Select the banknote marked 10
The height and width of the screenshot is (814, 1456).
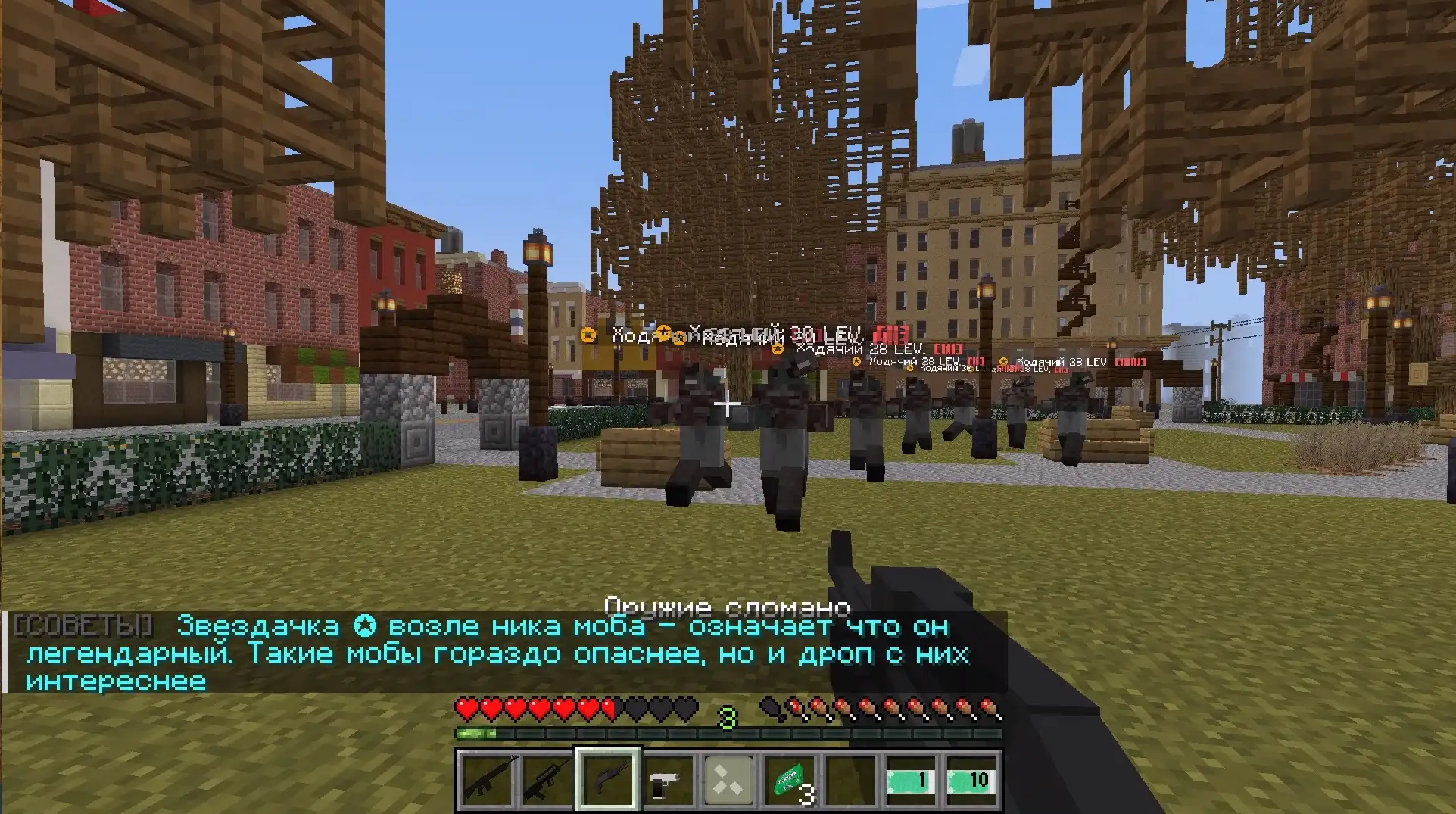pyautogui.click(x=971, y=780)
